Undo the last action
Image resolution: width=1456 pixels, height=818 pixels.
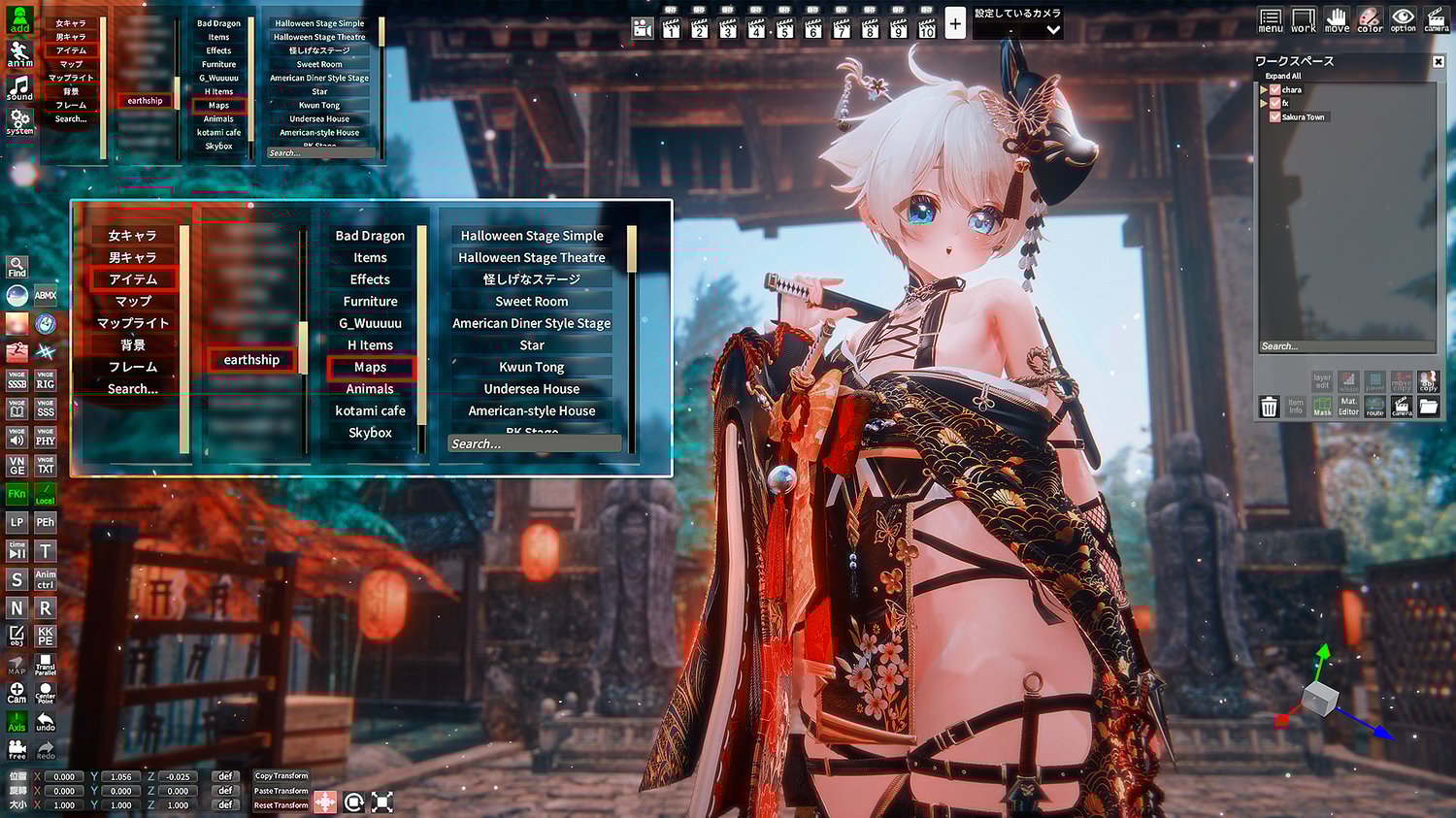tap(46, 722)
